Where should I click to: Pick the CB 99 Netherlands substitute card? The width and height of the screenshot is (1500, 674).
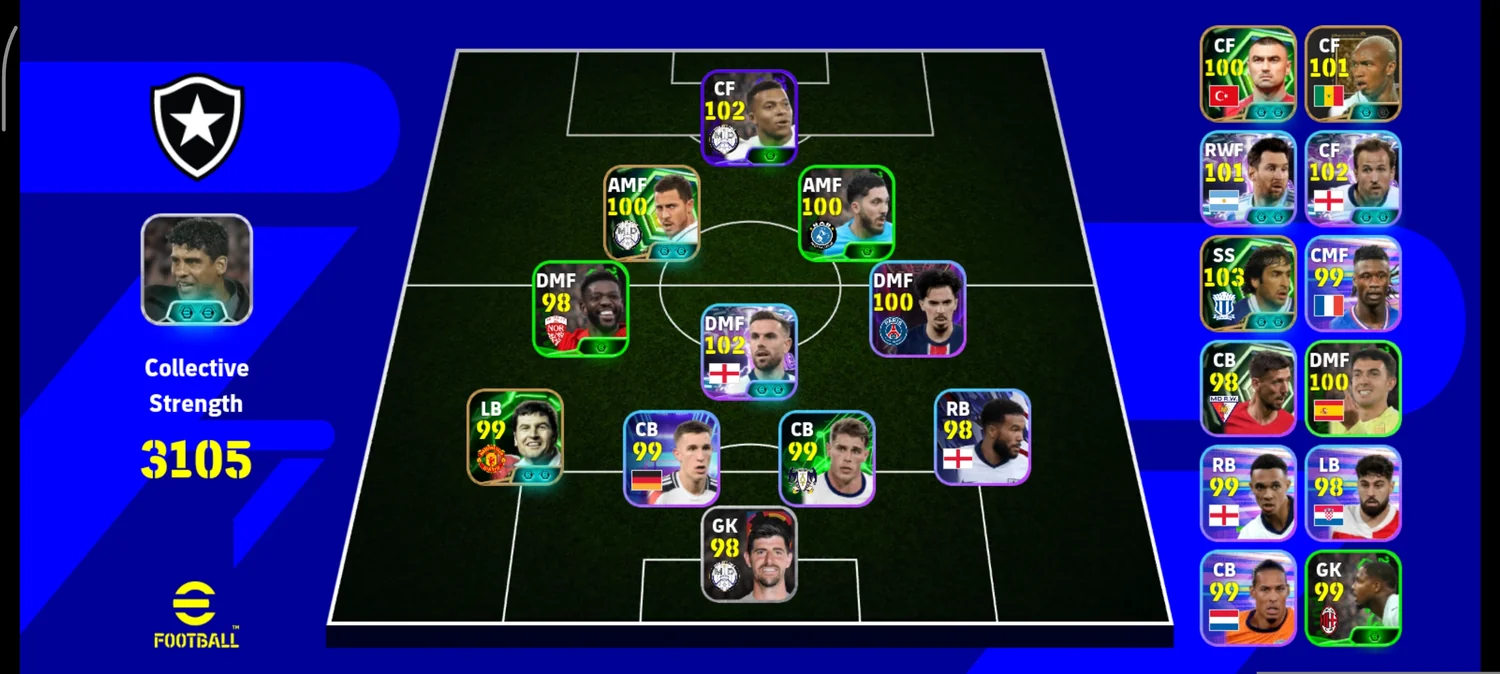(x=1248, y=598)
